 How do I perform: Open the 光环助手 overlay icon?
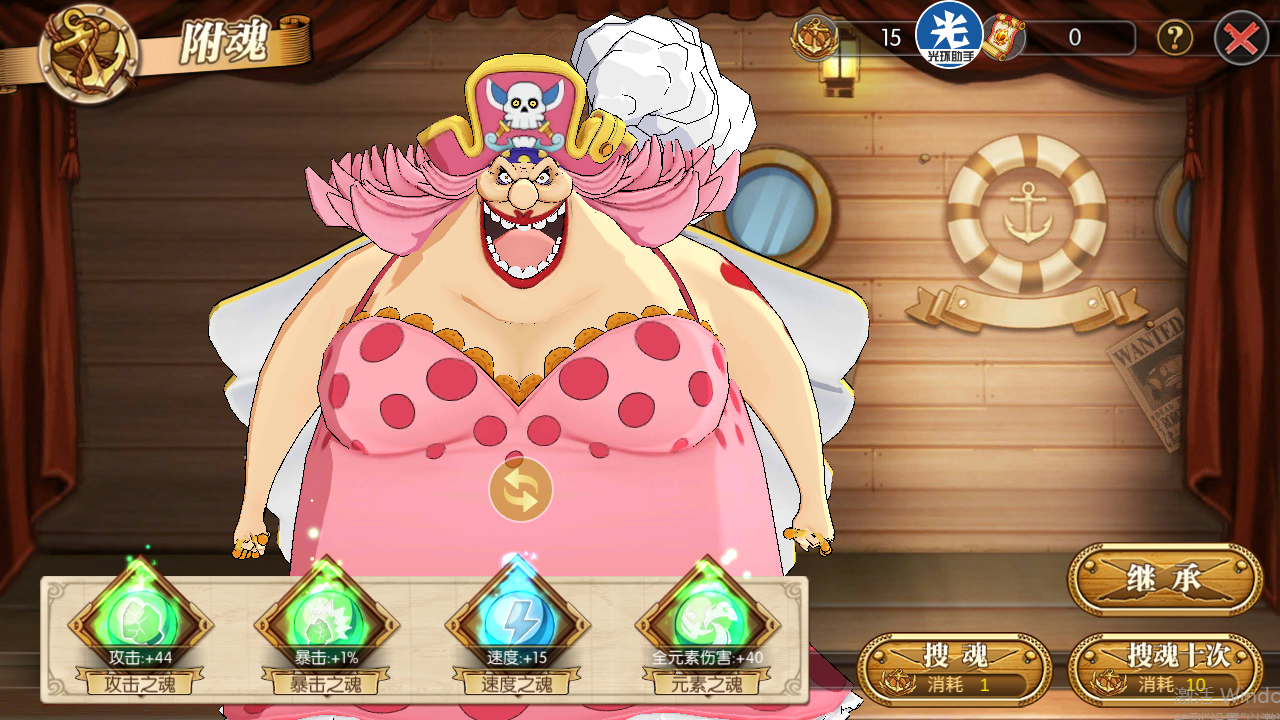click(949, 35)
